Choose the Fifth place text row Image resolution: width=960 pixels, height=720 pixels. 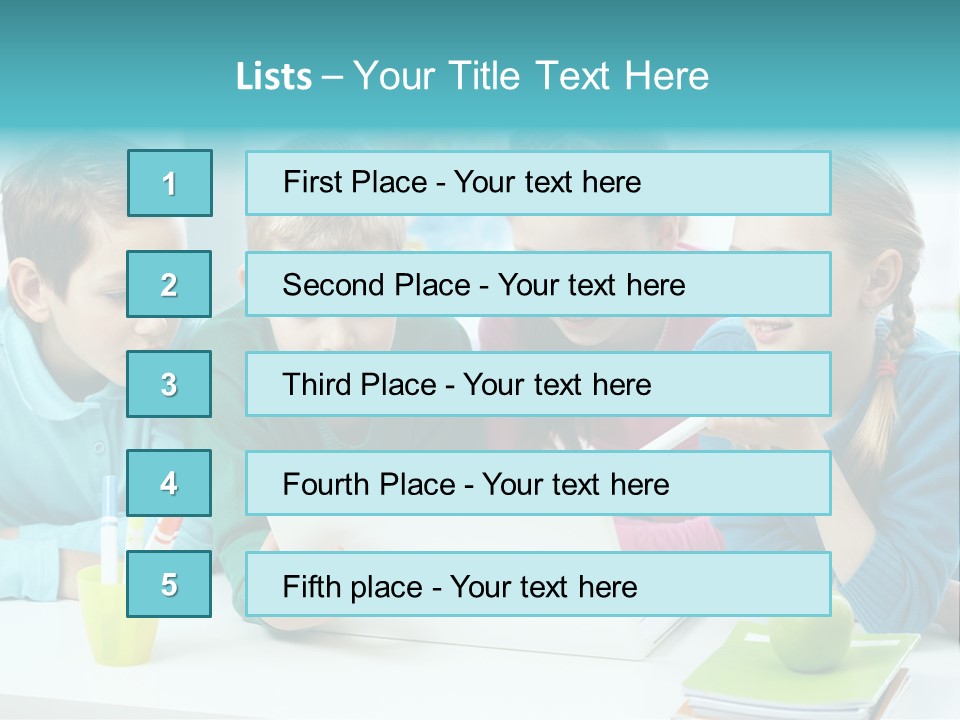(x=538, y=584)
